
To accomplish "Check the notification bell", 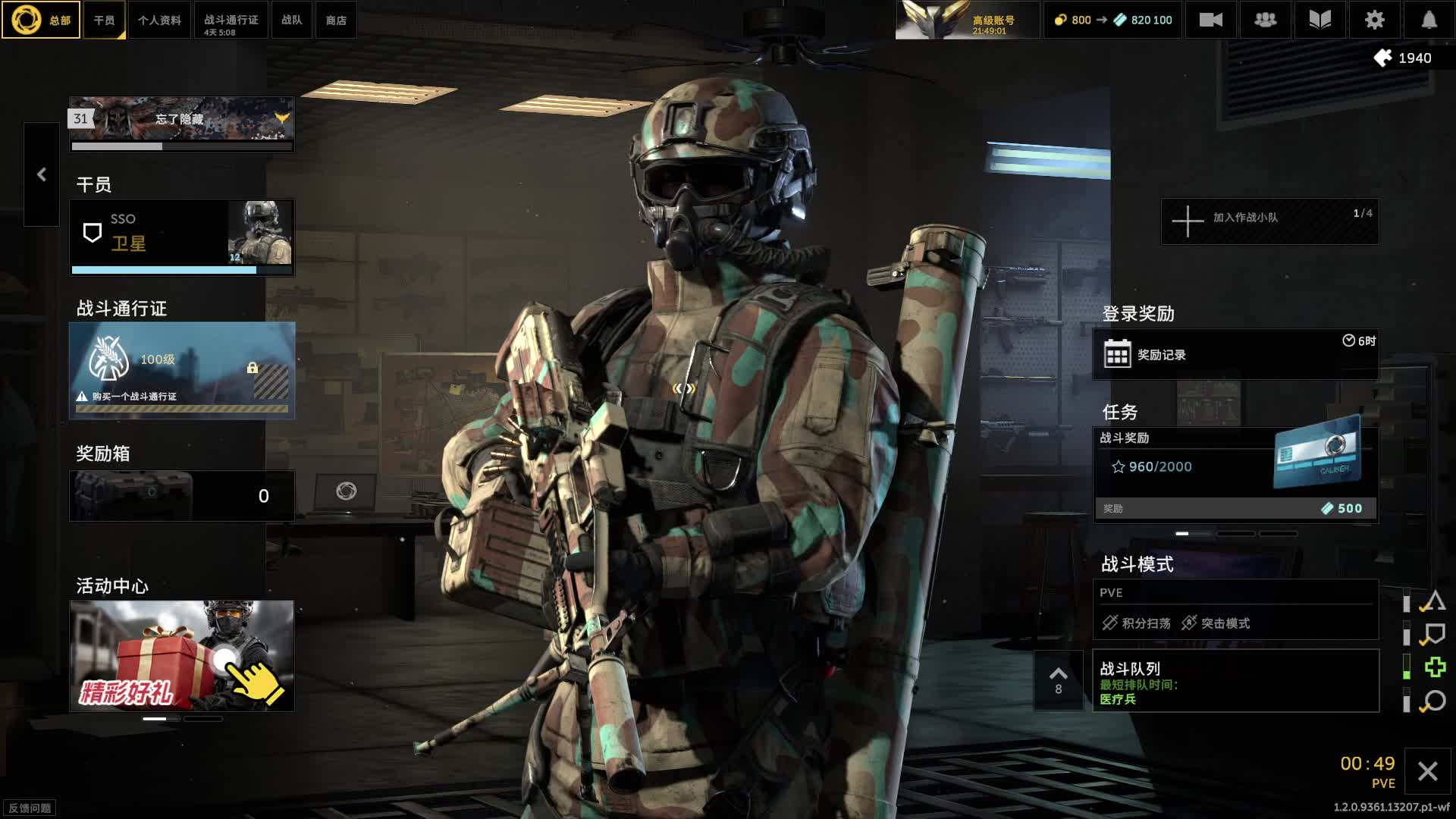I will [x=1429, y=20].
